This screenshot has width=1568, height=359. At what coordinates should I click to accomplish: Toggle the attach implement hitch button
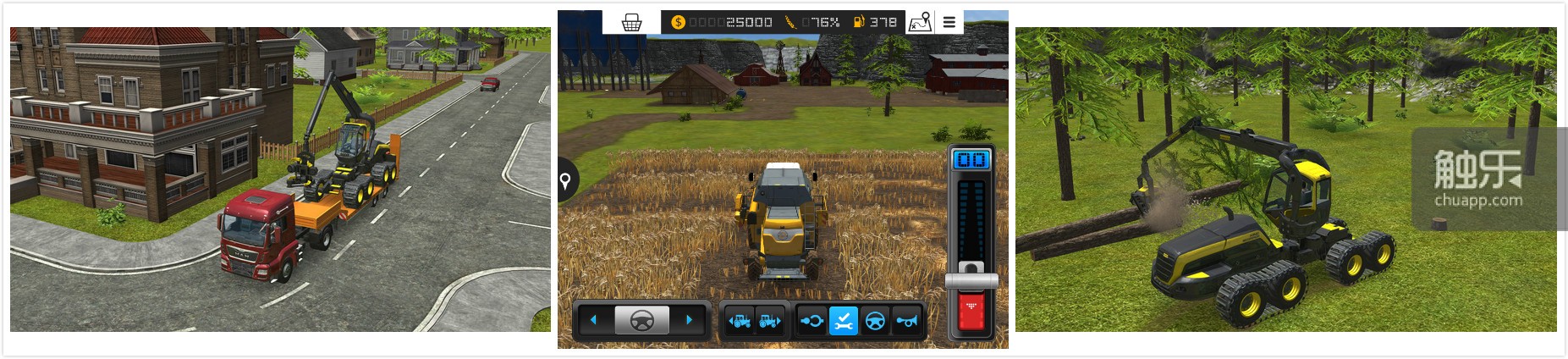[812, 321]
